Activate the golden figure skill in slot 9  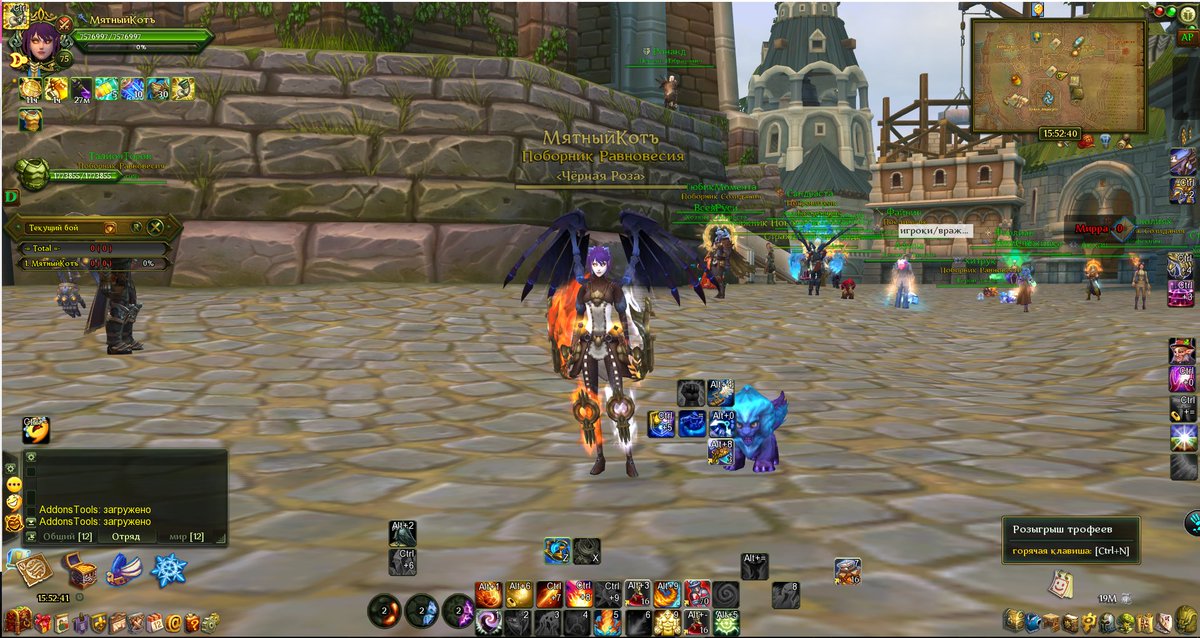(667, 623)
